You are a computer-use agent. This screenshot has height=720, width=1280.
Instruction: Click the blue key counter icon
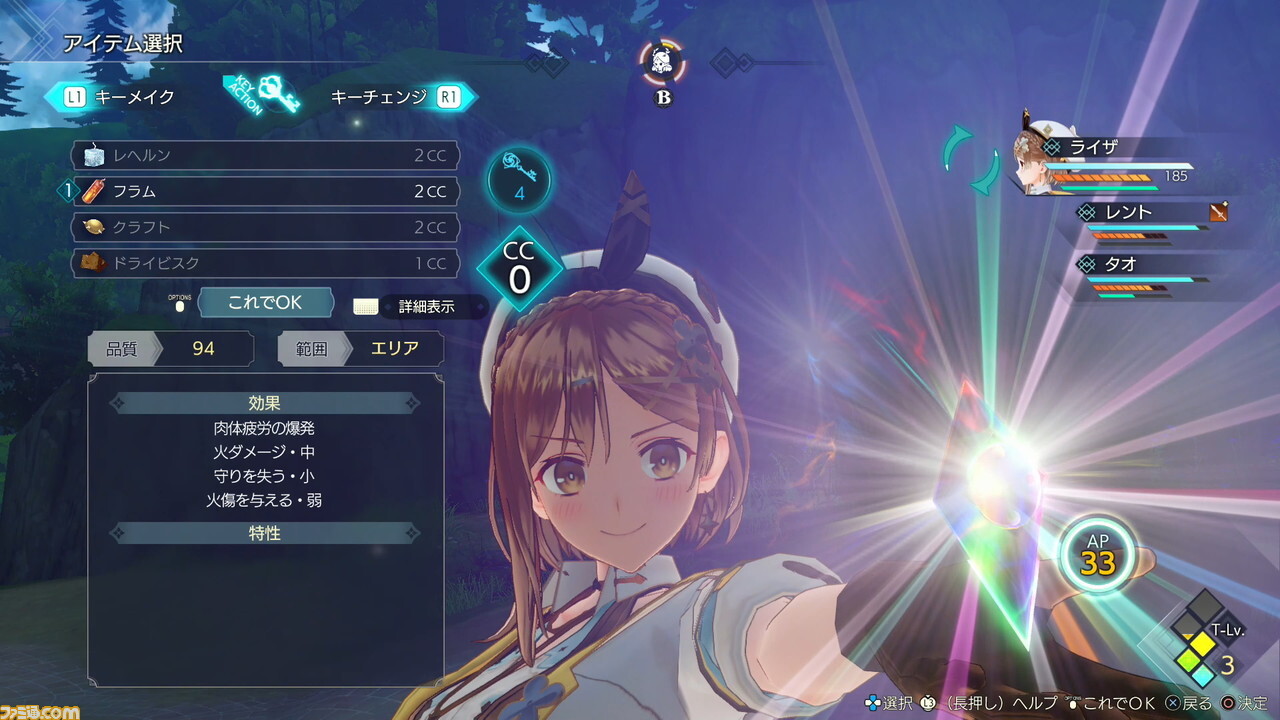519,179
